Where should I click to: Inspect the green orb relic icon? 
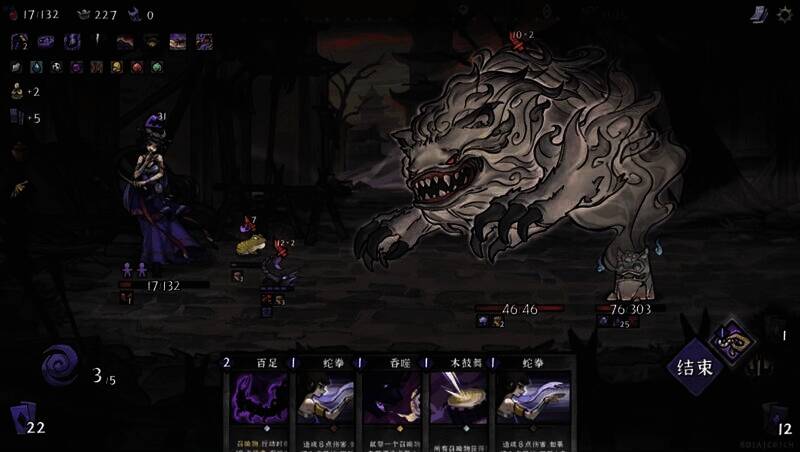(x=156, y=67)
